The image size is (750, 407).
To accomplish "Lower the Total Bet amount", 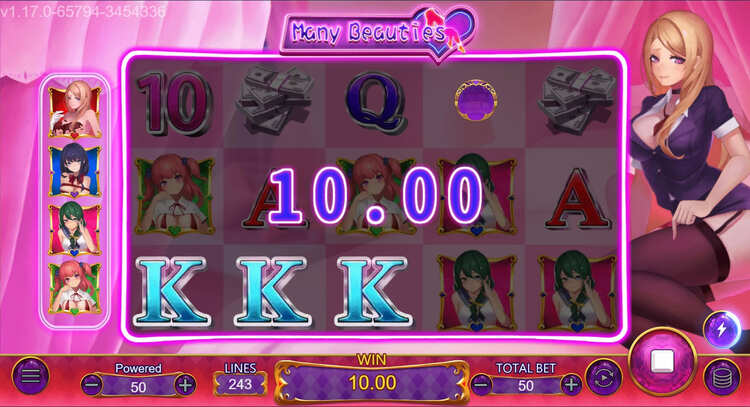I will point(482,384).
